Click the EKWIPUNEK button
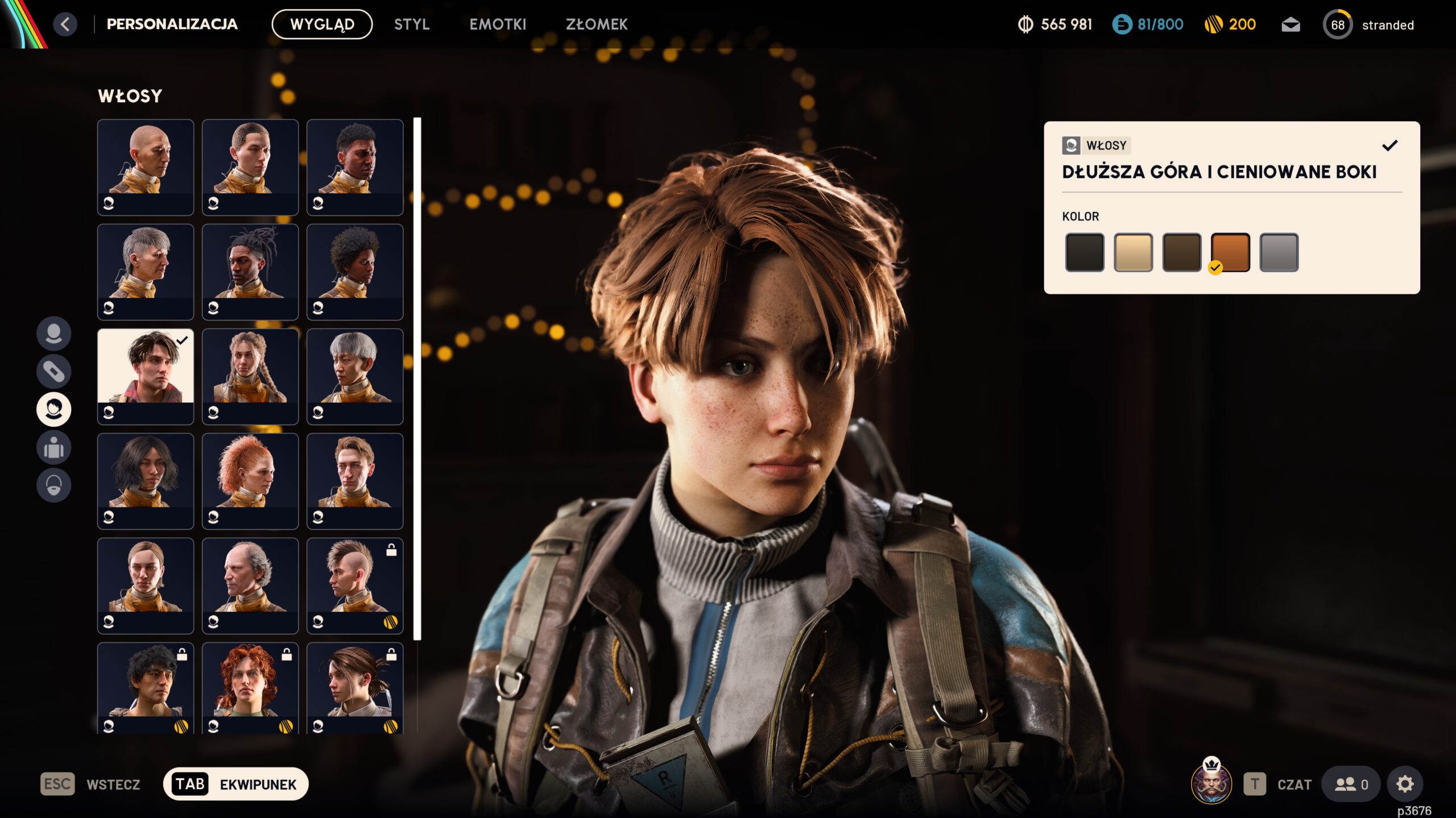This screenshot has width=1456, height=818. pos(235,784)
